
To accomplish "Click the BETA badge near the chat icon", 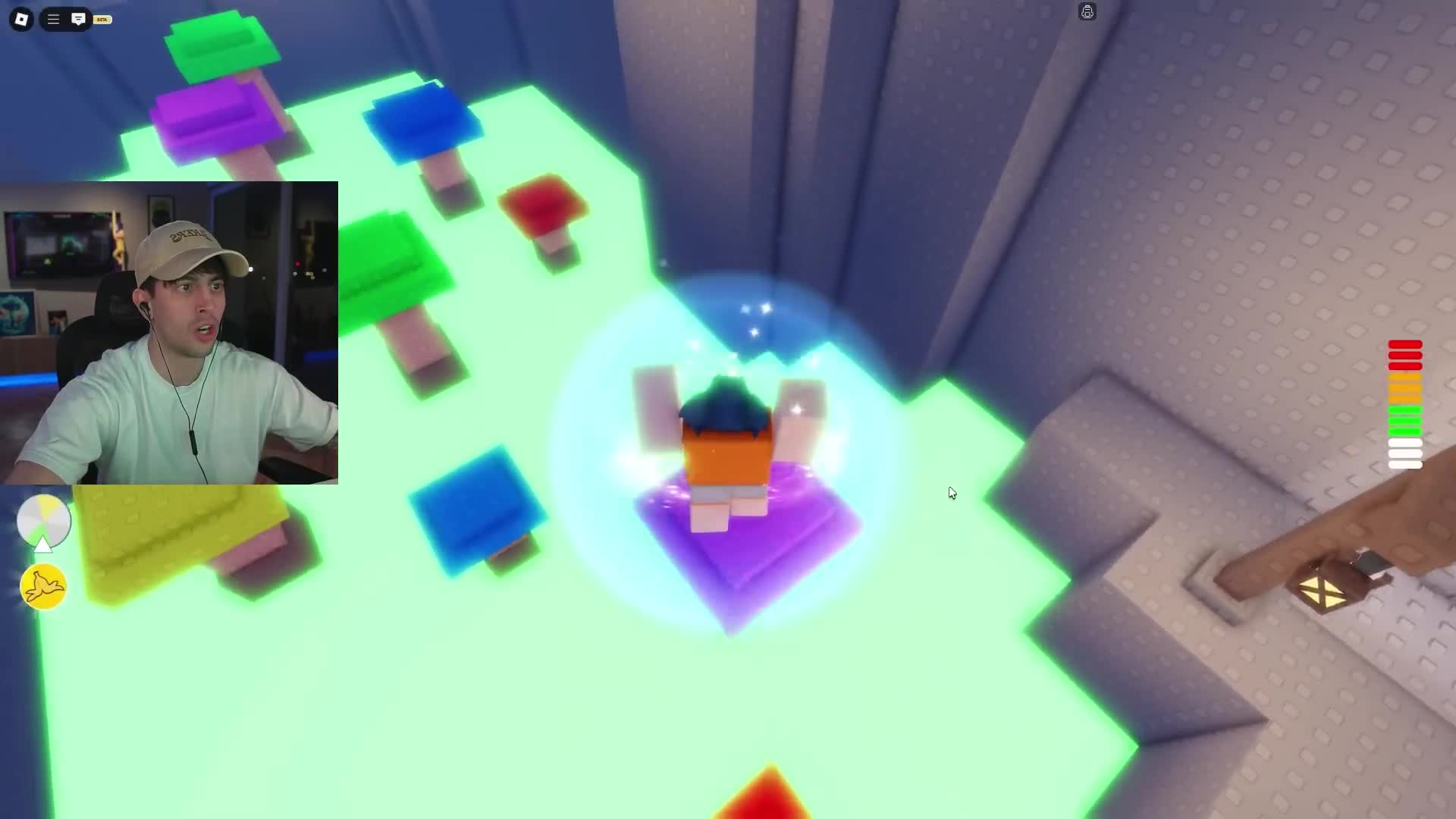I will 101,19.
